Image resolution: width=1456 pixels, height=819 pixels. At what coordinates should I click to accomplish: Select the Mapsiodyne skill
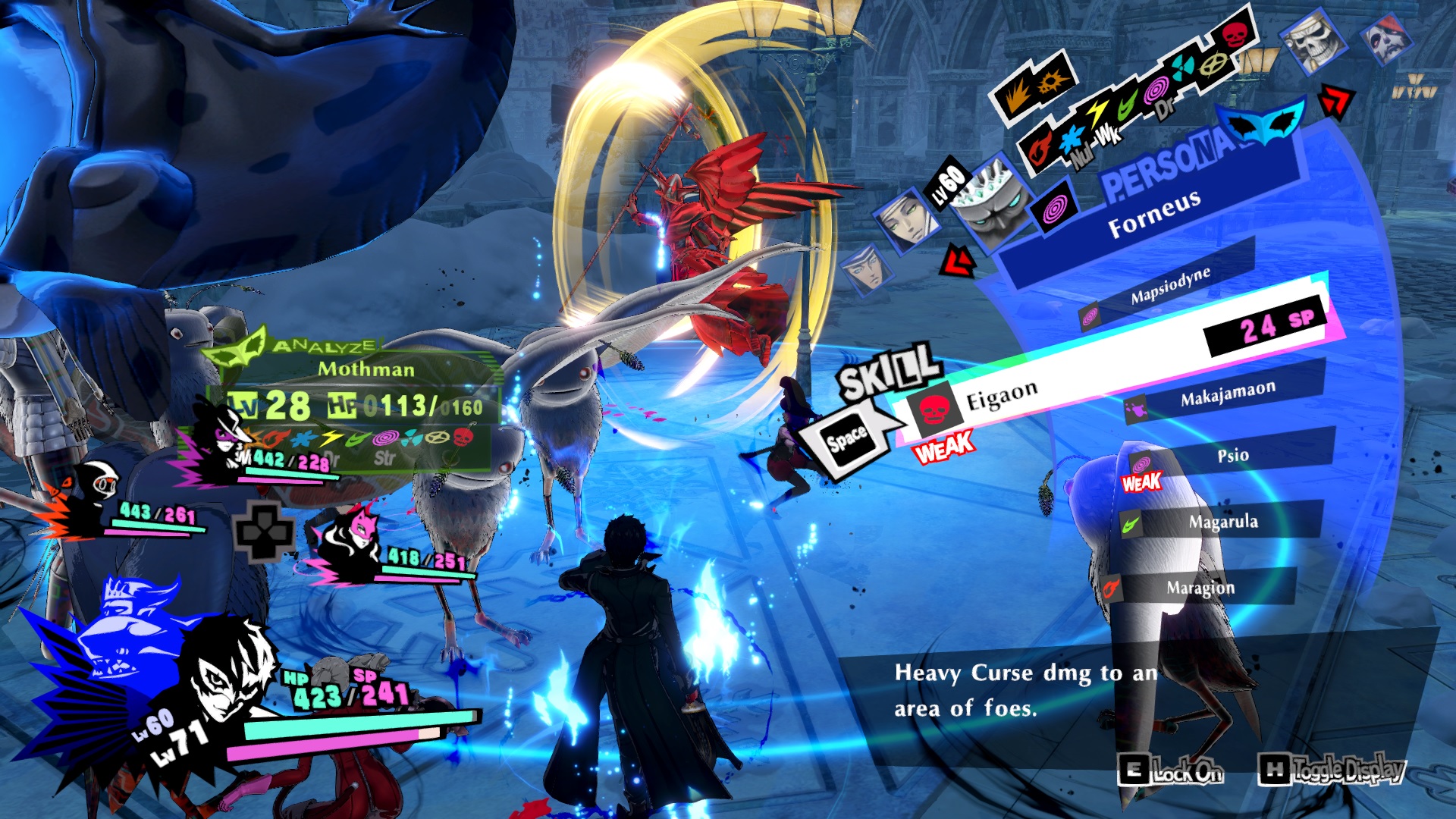(1169, 286)
